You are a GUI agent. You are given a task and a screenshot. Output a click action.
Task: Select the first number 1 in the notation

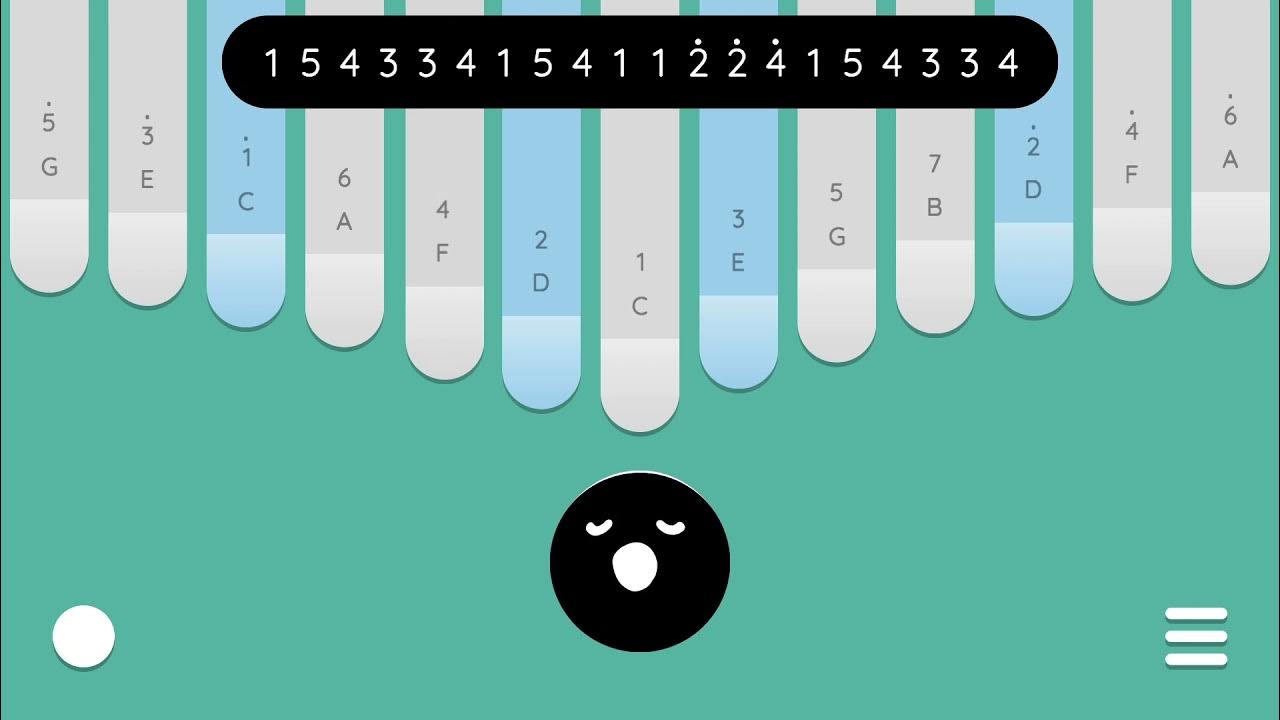[272, 61]
